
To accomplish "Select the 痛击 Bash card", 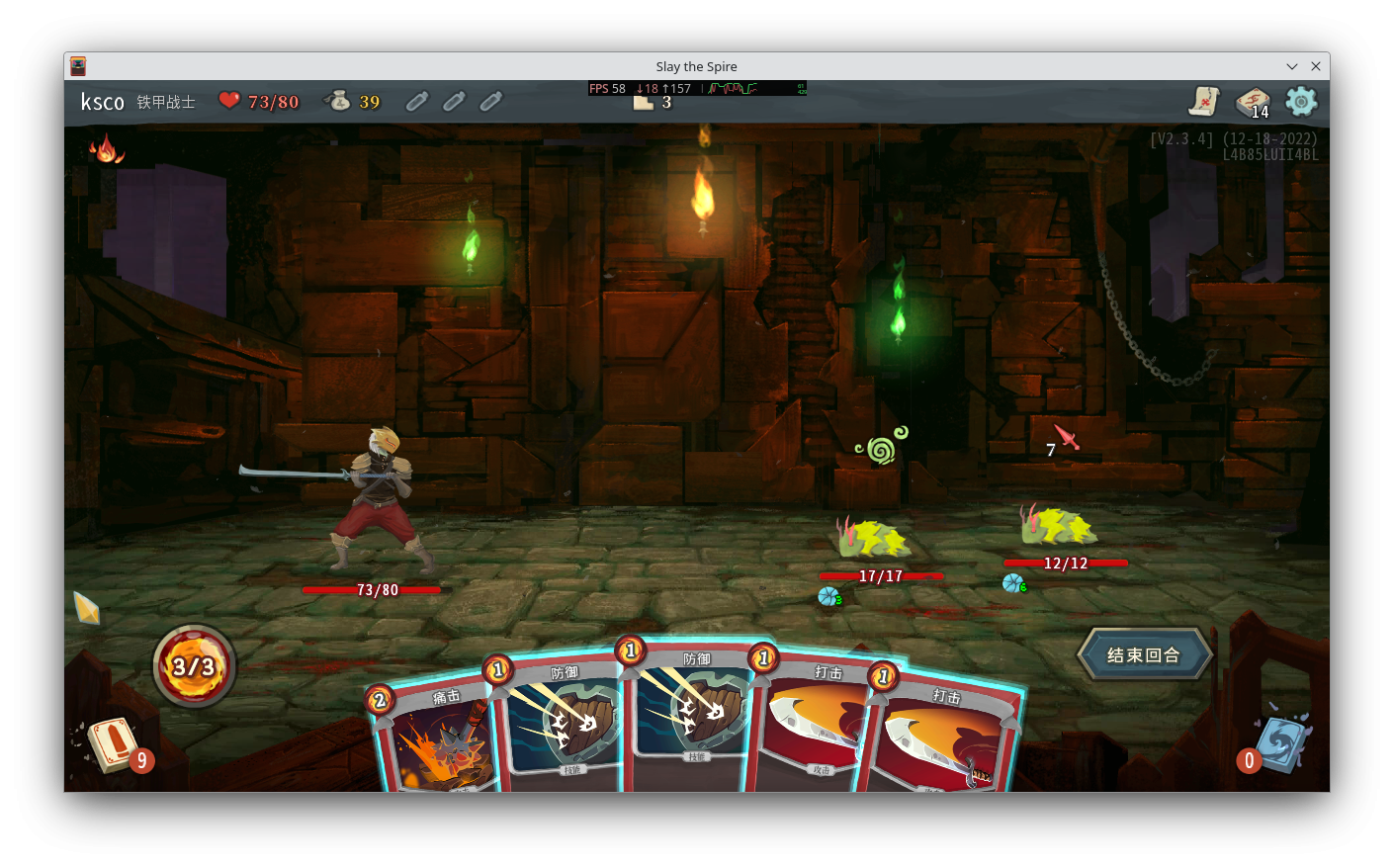I will 435,739.
